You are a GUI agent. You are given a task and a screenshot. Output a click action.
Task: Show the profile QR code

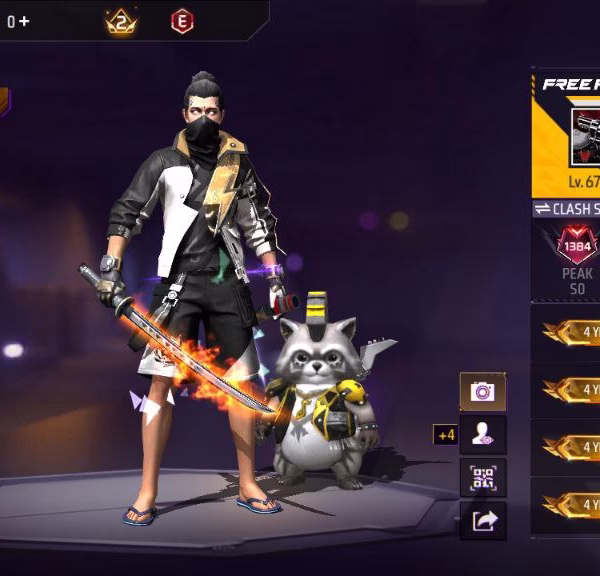coord(482,477)
